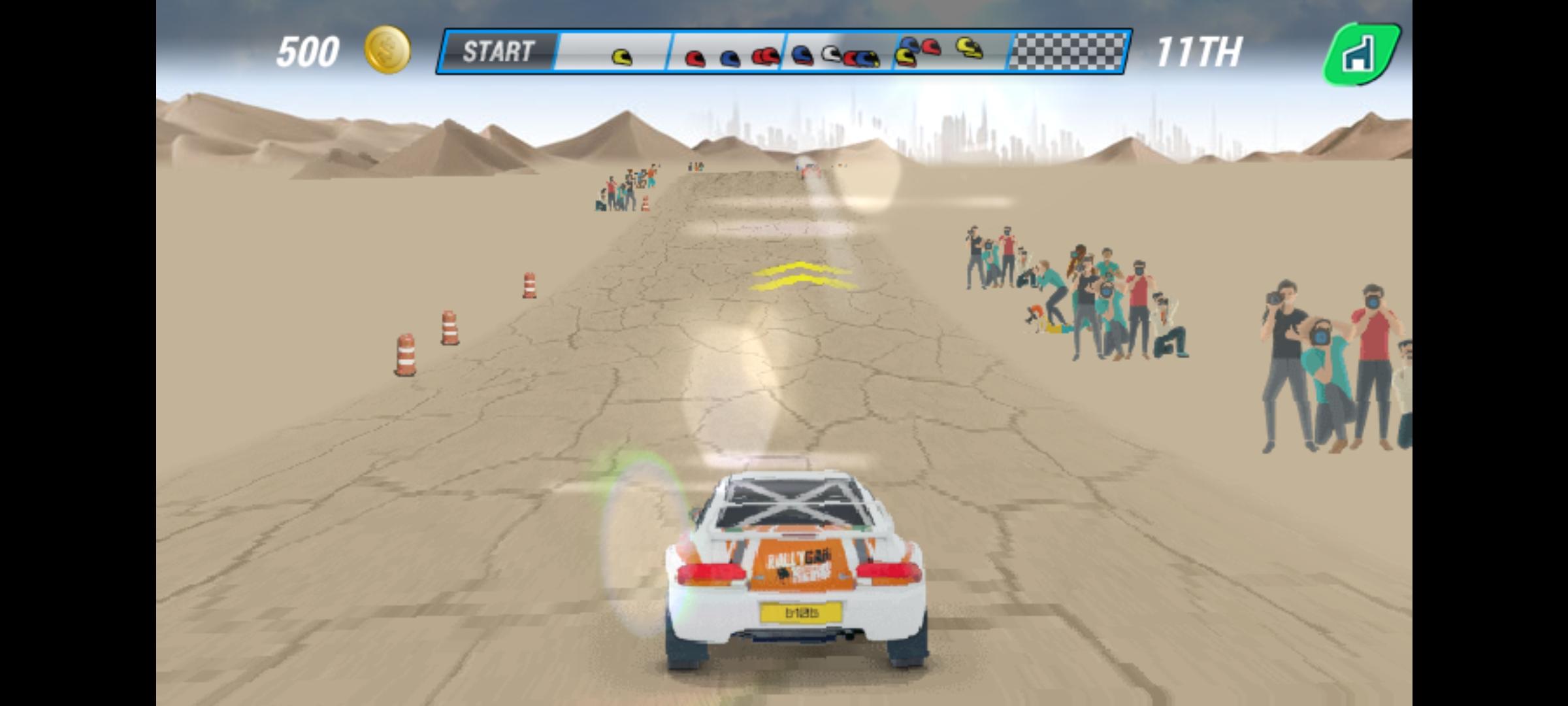
Task: Tap the rightmost yellow helmet before the flag
Action: tap(966, 48)
